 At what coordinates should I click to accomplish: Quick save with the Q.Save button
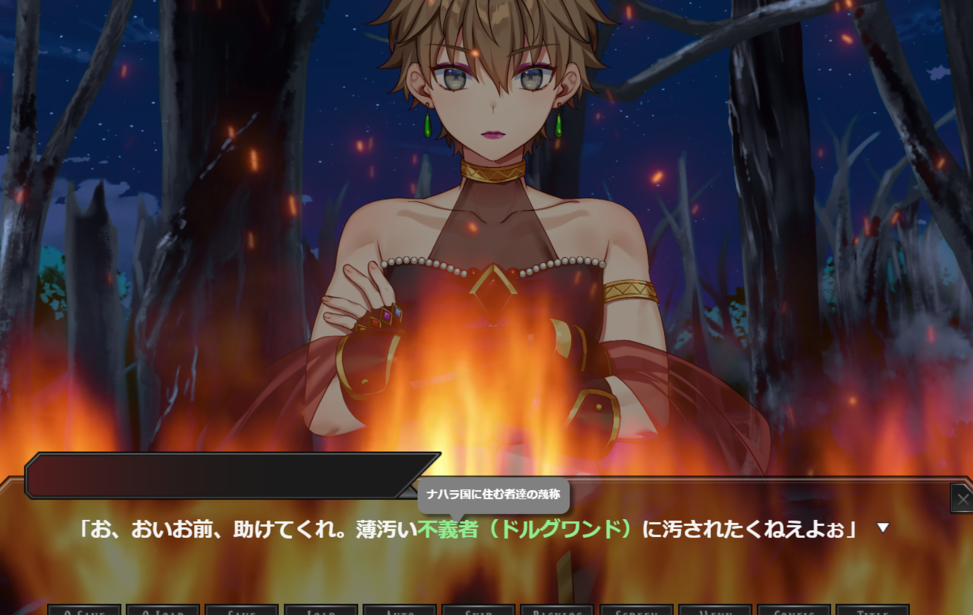click(85, 609)
